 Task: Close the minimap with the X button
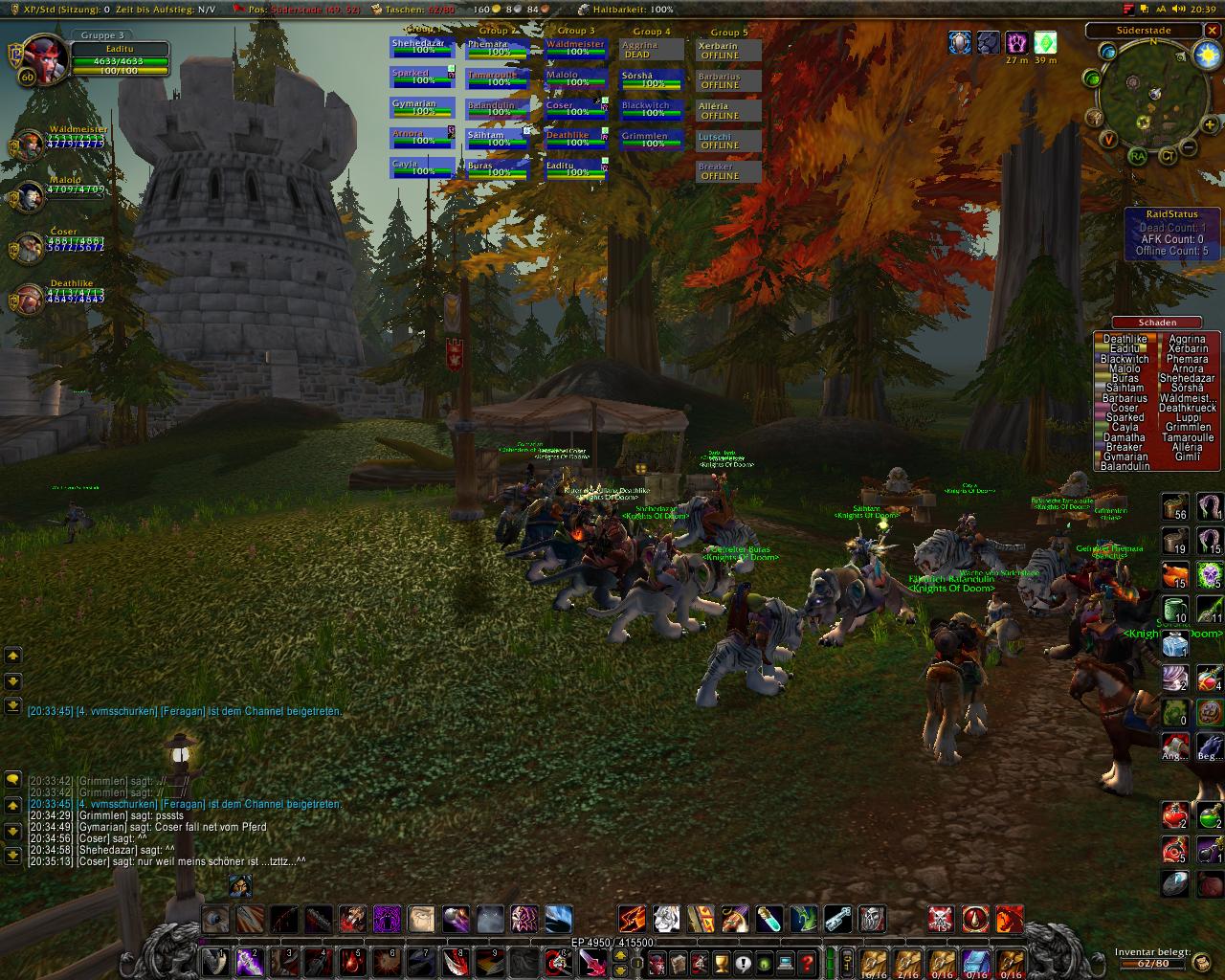pyautogui.click(x=1213, y=31)
